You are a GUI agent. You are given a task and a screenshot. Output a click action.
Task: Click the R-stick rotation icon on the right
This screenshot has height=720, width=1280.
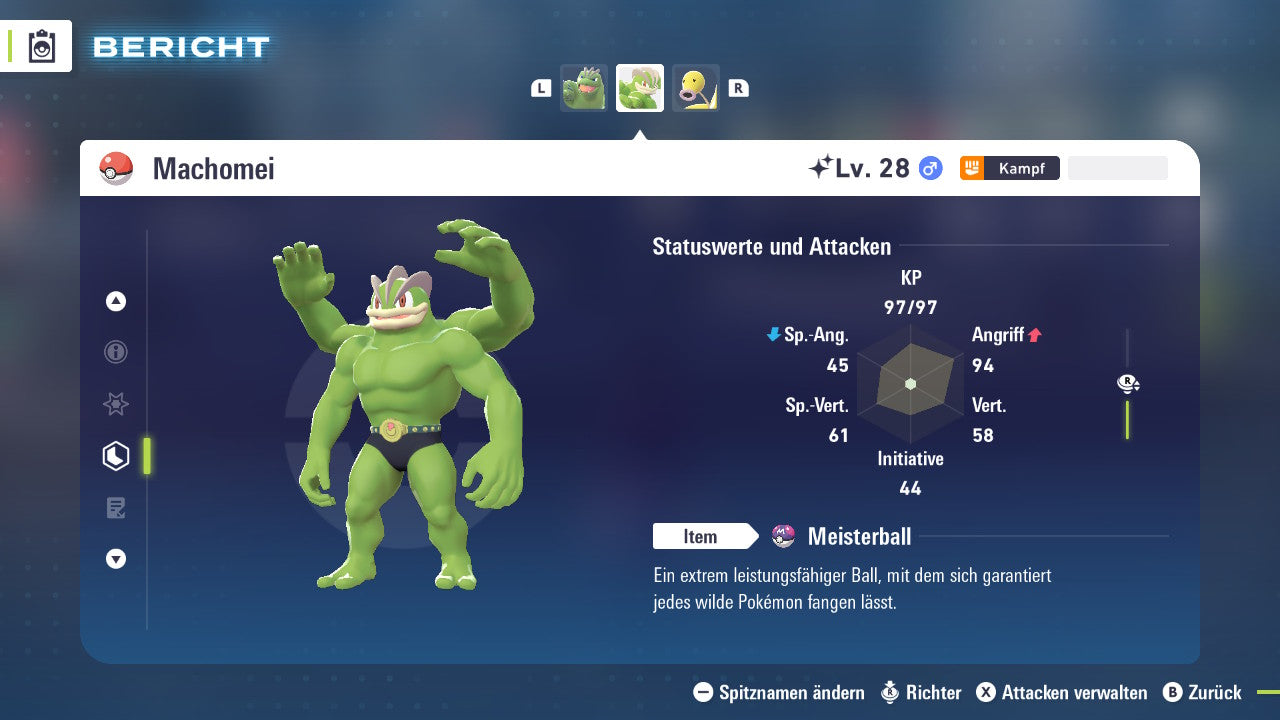click(1127, 383)
